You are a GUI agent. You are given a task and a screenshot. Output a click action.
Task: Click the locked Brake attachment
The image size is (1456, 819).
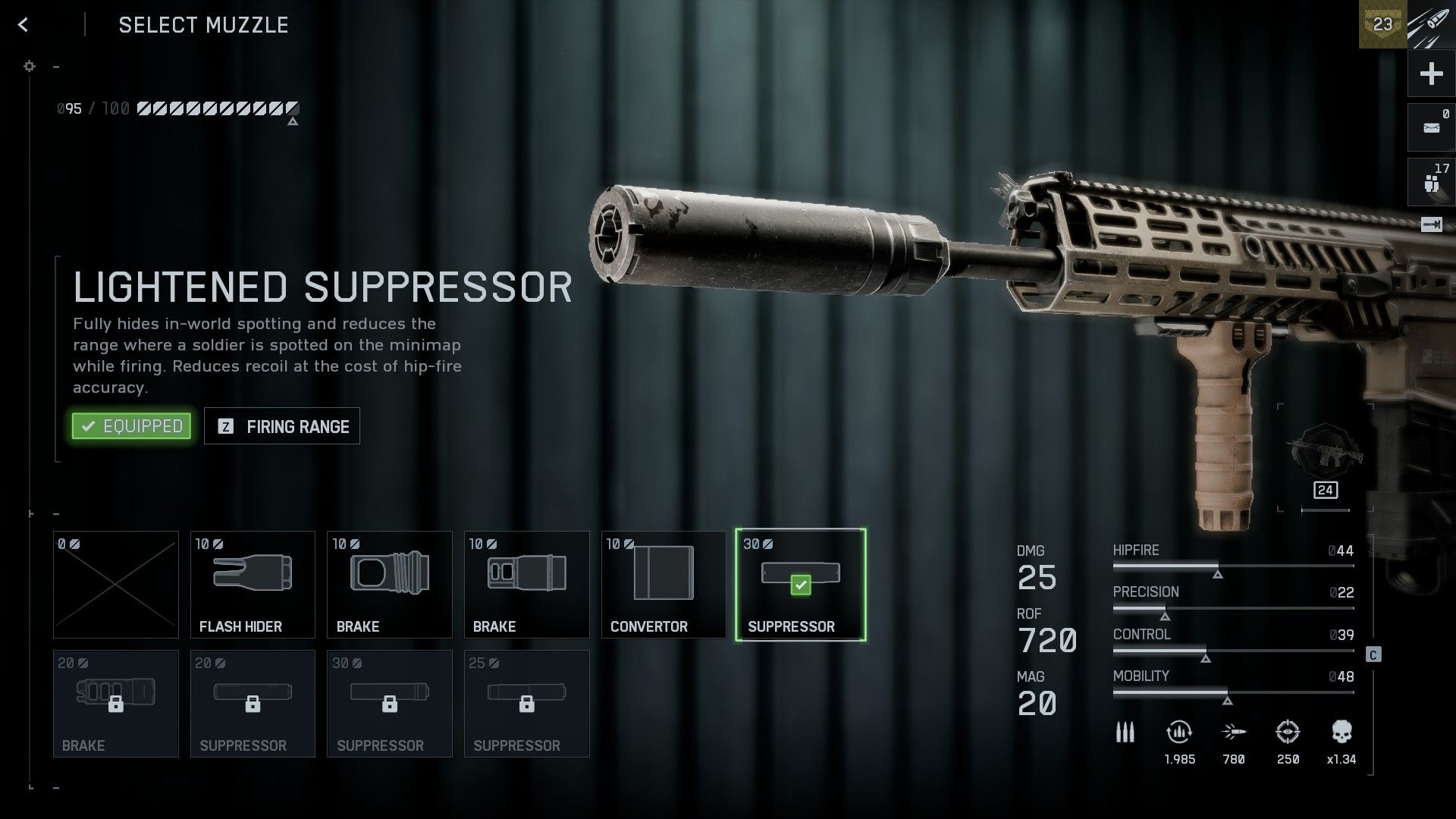116,703
